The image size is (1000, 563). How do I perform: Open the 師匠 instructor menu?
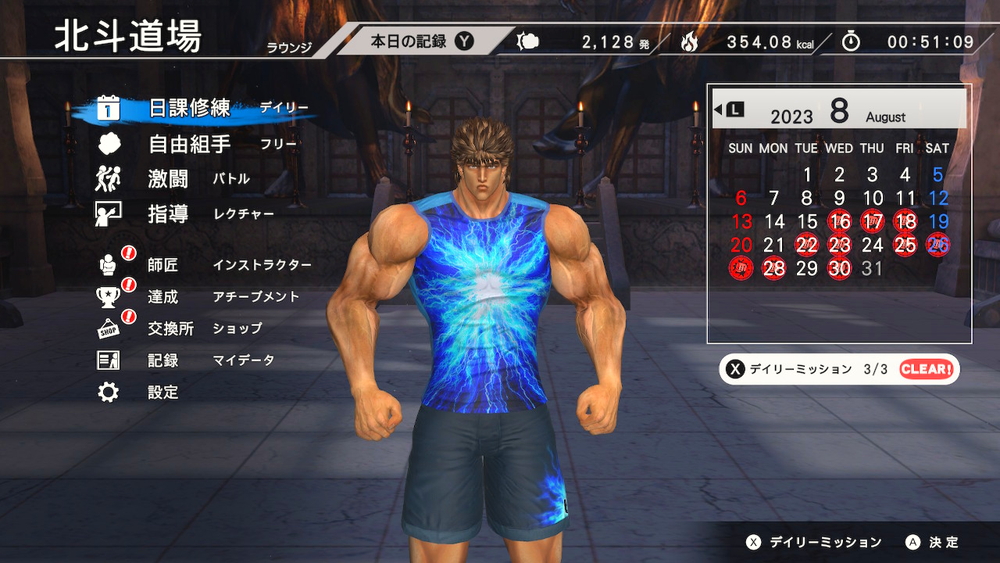(163, 265)
